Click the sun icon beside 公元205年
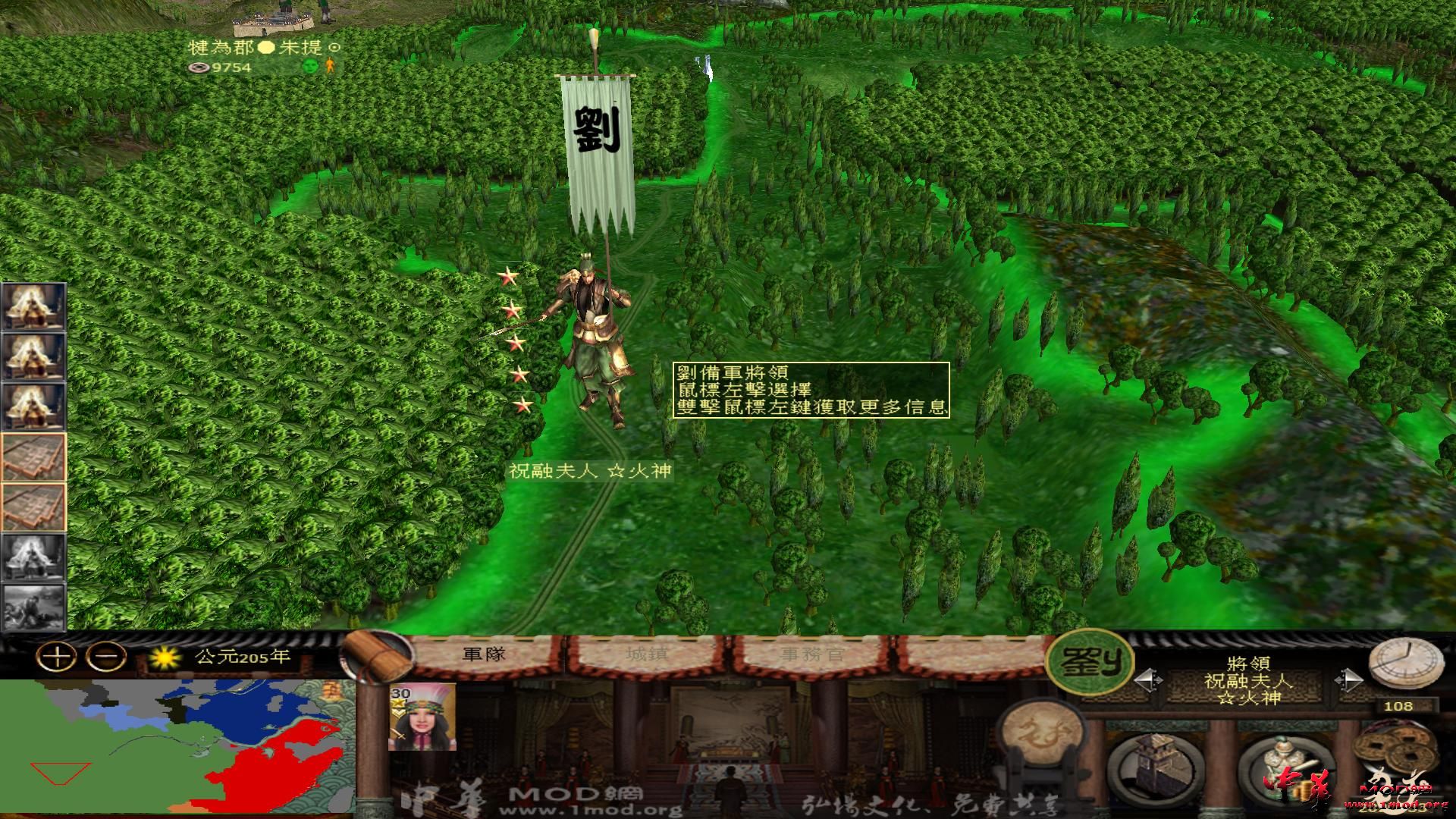 tap(166, 657)
